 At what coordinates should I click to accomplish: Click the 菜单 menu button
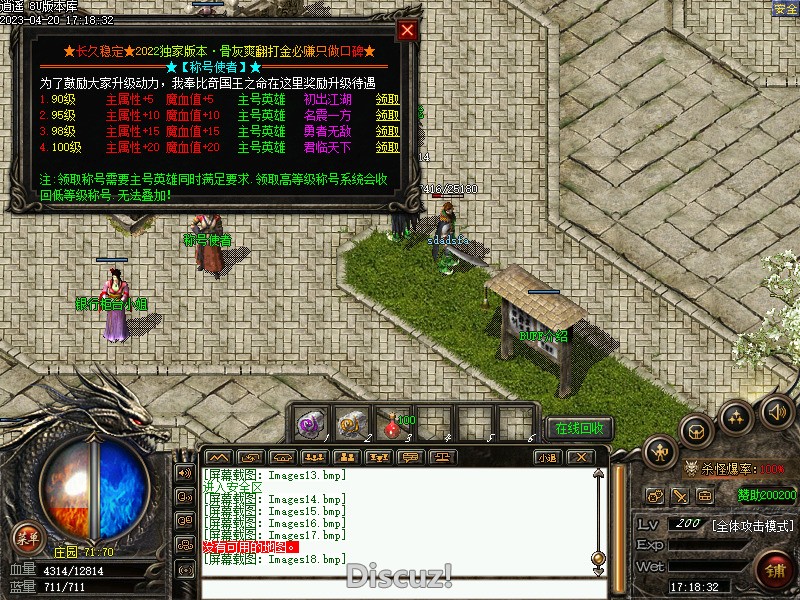[28, 539]
